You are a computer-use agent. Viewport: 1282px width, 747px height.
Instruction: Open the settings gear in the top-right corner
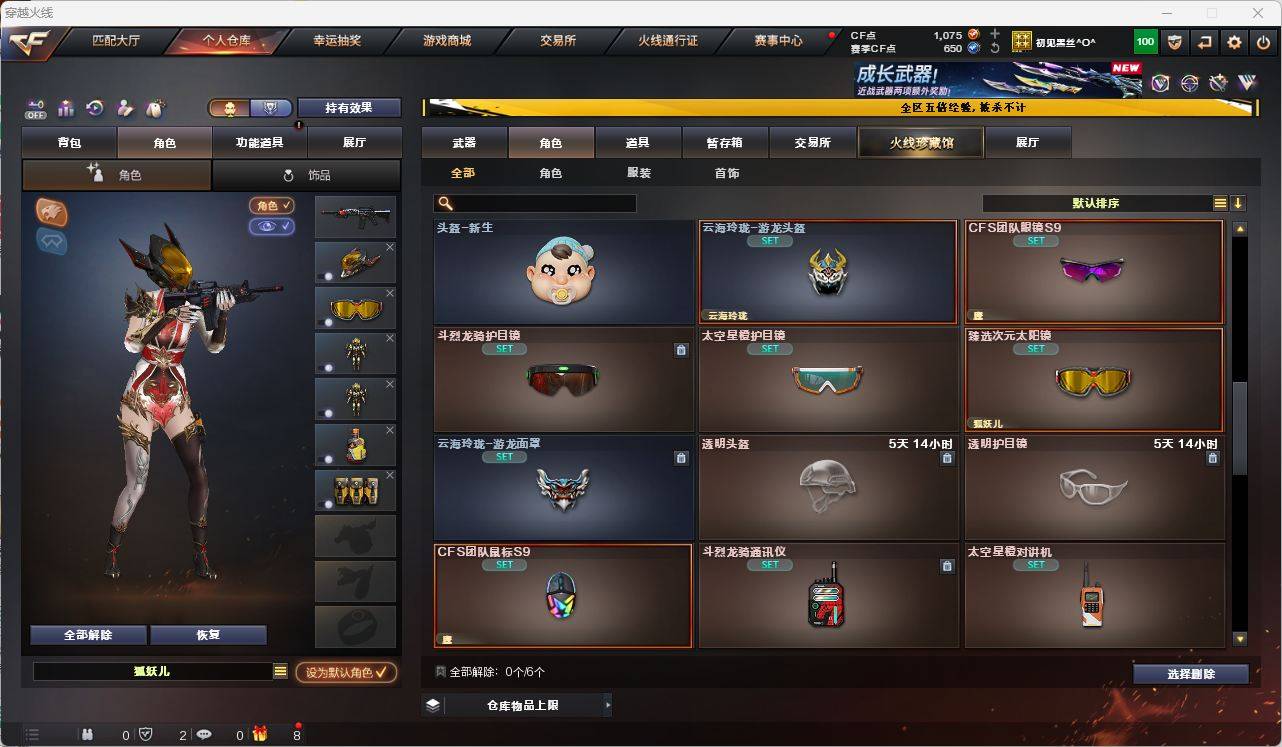1233,41
